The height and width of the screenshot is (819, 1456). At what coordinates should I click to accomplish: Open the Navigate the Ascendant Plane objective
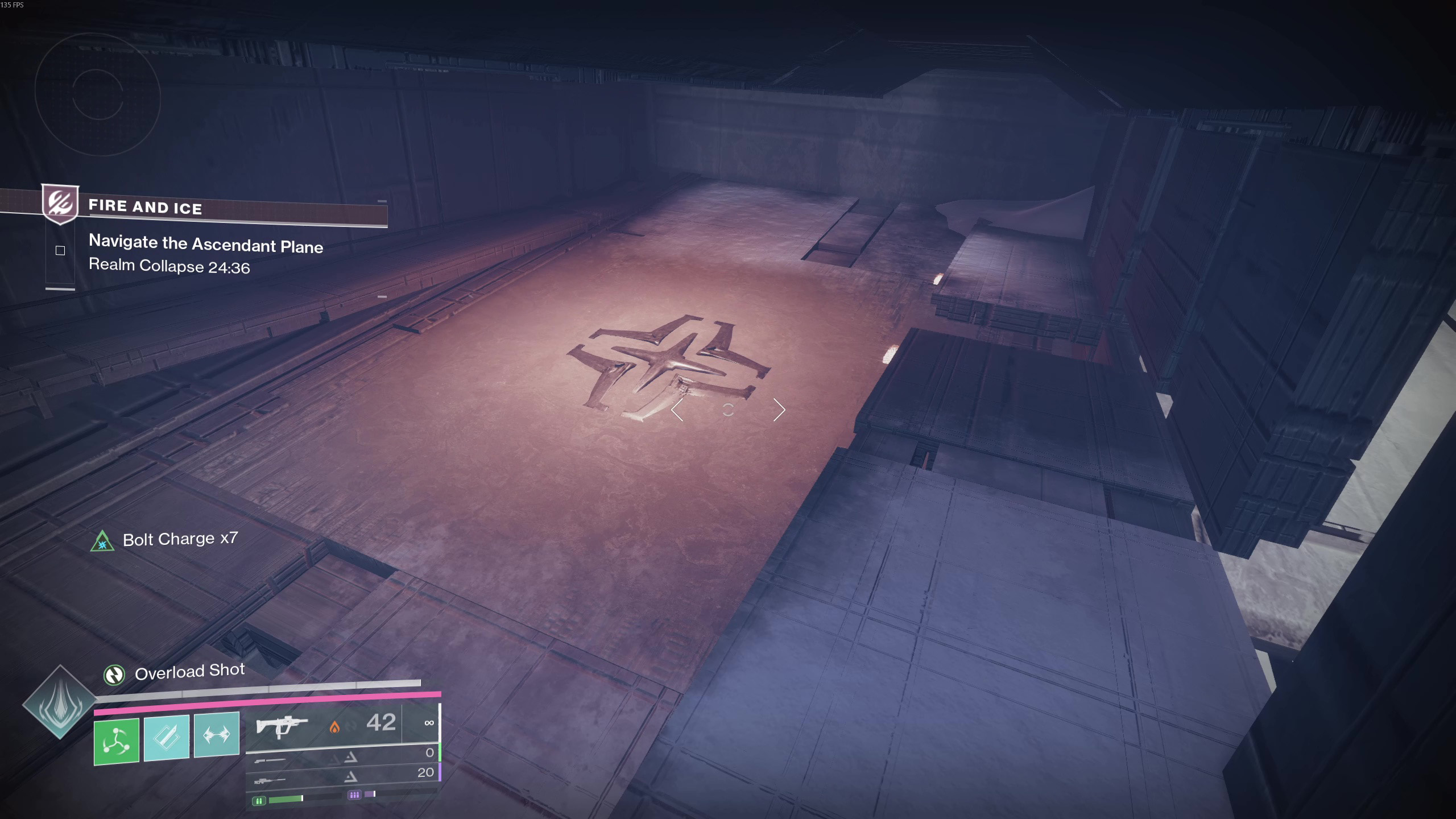coord(205,244)
